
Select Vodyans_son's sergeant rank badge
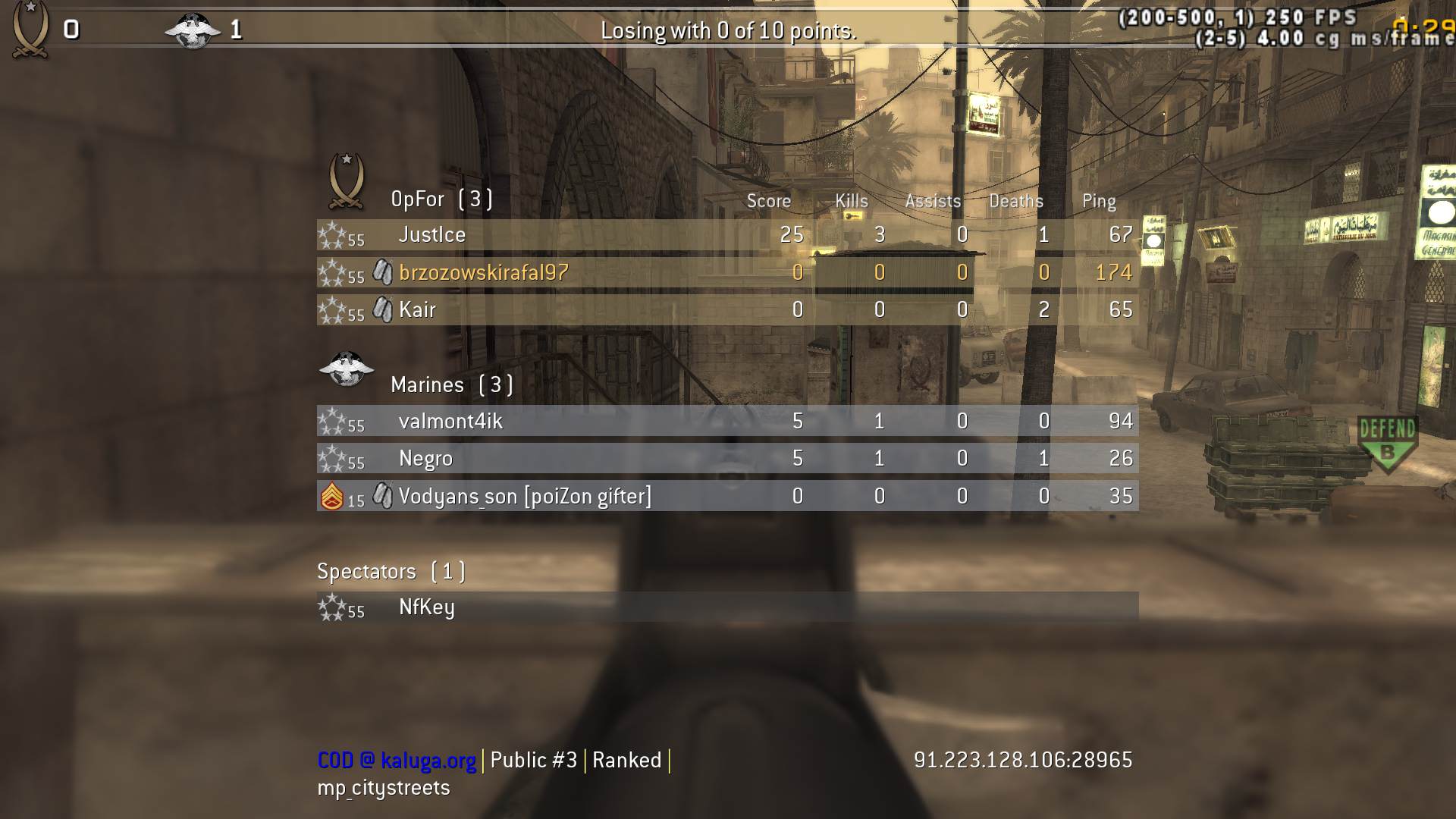coord(331,494)
